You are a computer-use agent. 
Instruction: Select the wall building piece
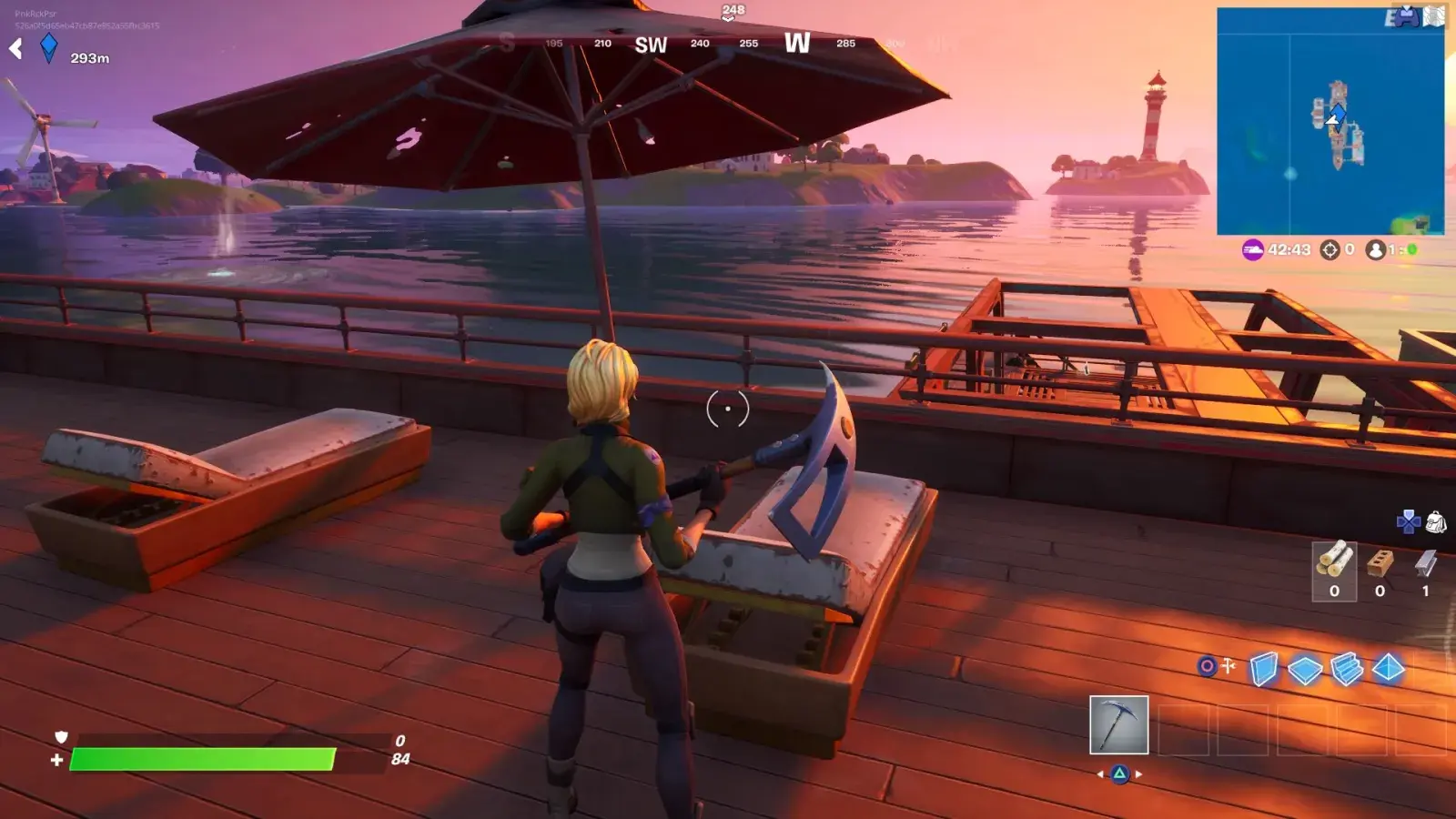[1263, 669]
